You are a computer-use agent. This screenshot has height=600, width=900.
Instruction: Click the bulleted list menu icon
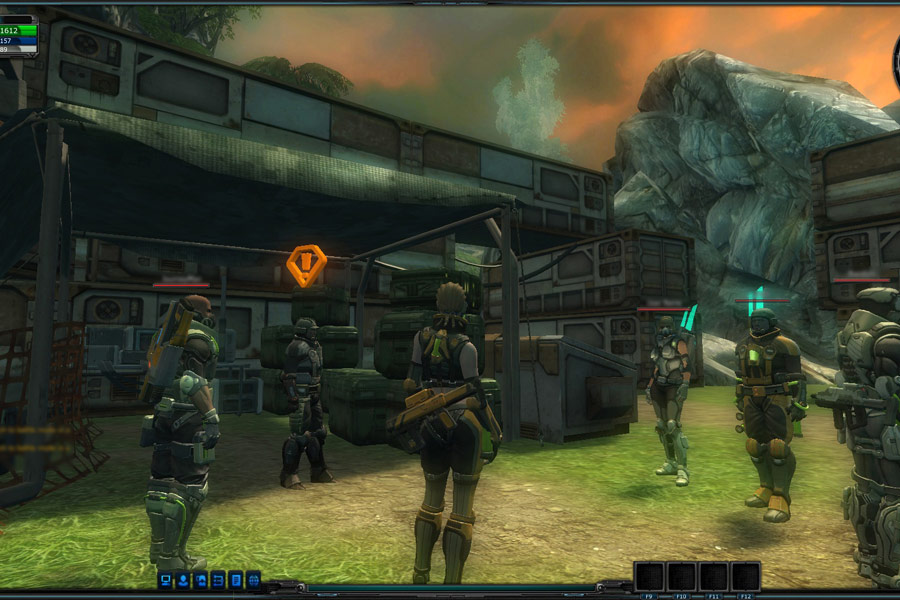[x=218, y=579]
